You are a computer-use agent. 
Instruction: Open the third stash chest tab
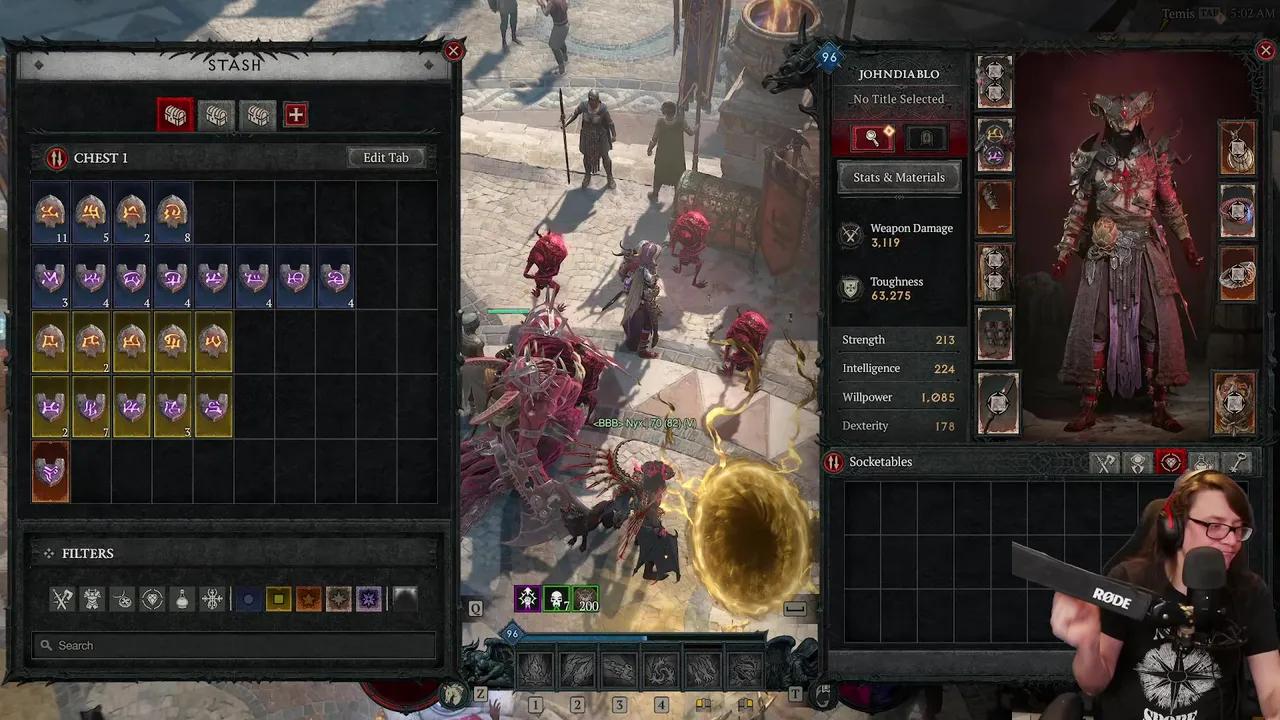[258, 115]
